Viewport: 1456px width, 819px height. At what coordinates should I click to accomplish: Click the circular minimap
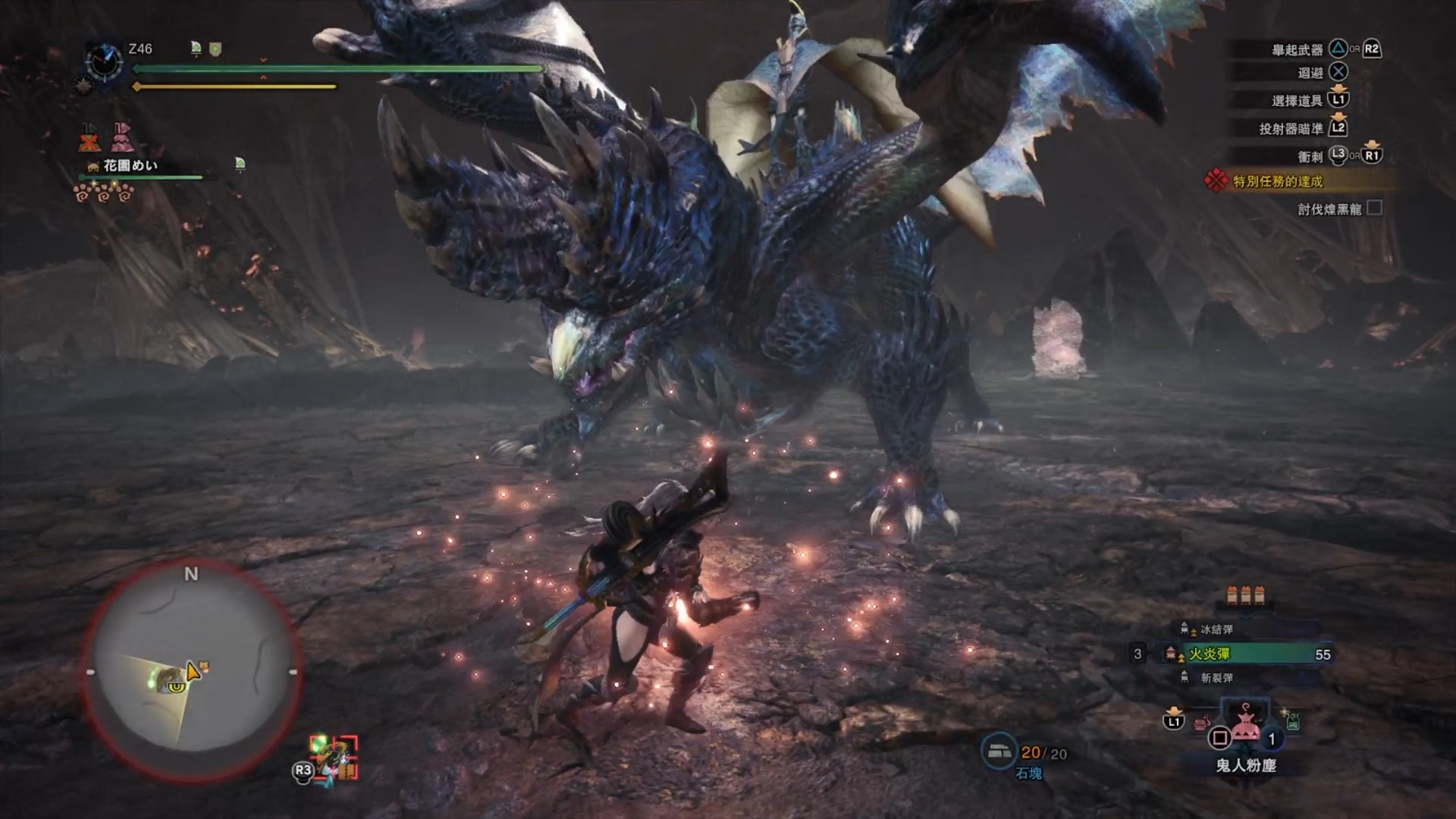[x=191, y=673]
